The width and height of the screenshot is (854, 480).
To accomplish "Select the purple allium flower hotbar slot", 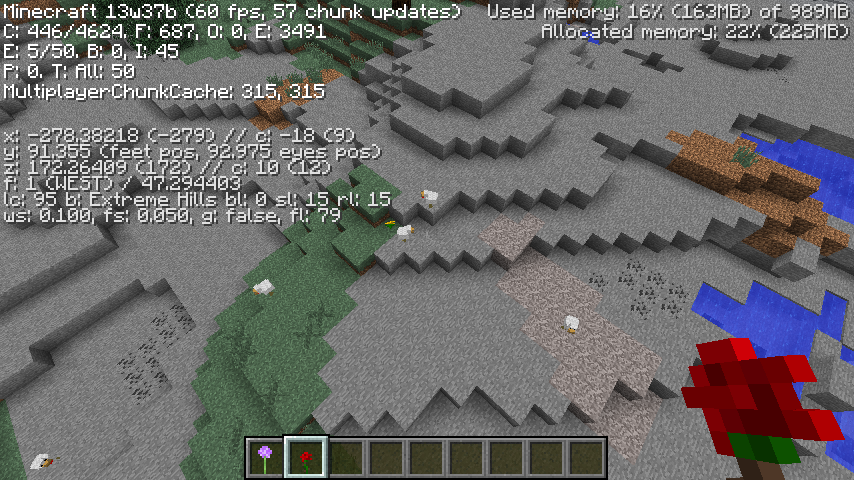I will tap(266, 458).
